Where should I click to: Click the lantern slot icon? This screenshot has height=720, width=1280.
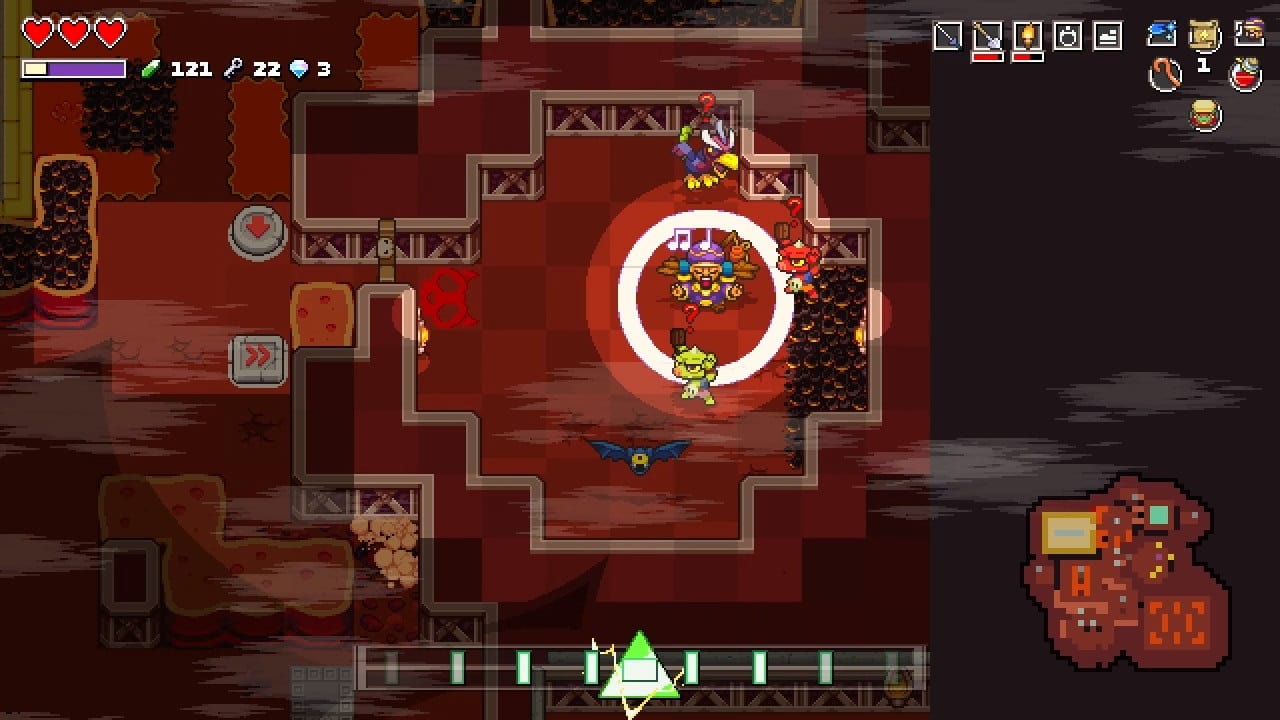click(1067, 35)
